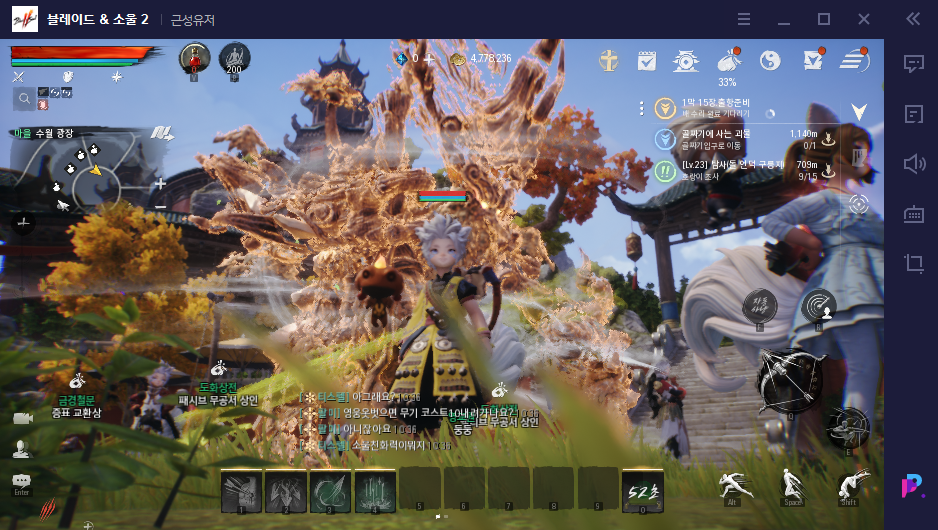The height and width of the screenshot is (530, 938).
Task: Zoom out the minimap with minus
Action: tap(160, 206)
